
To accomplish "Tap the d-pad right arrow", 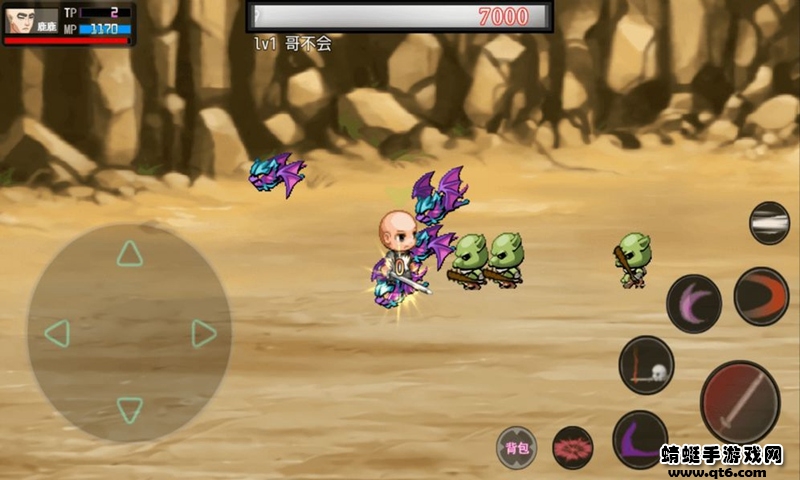I will pos(204,333).
